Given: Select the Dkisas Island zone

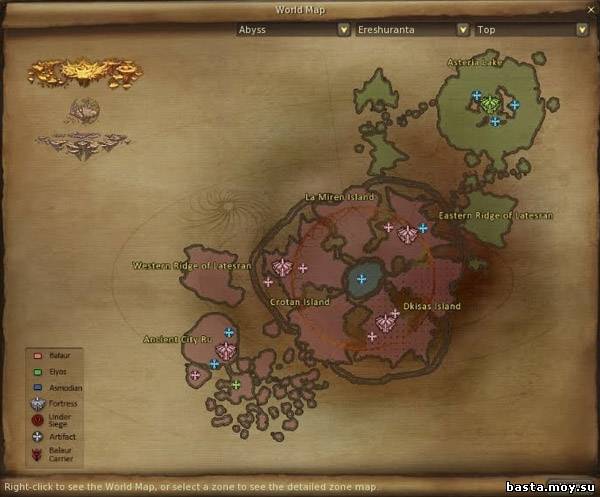Looking at the screenshot, I should pos(431,306).
